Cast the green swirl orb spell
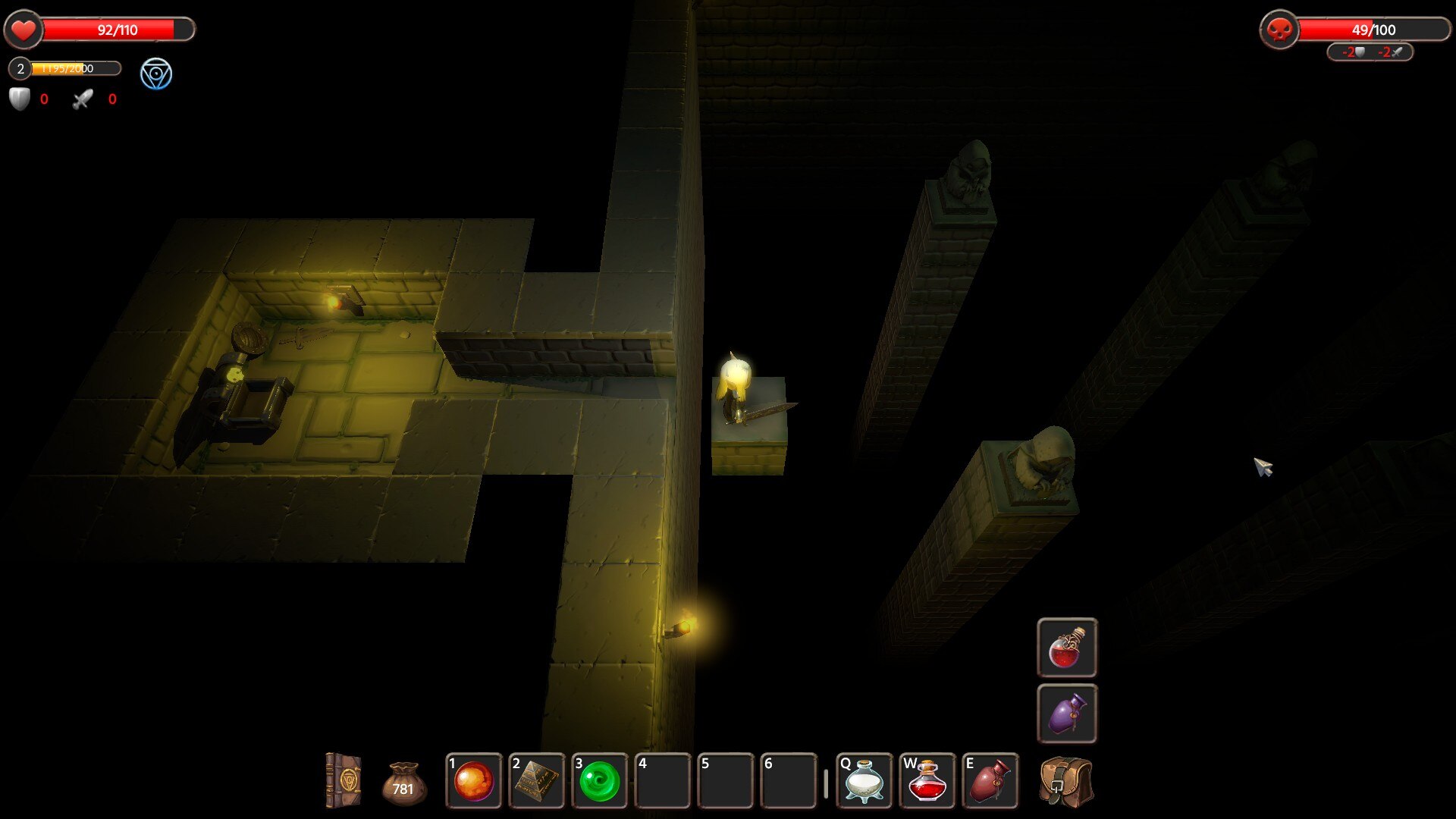 tap(600, 781)
